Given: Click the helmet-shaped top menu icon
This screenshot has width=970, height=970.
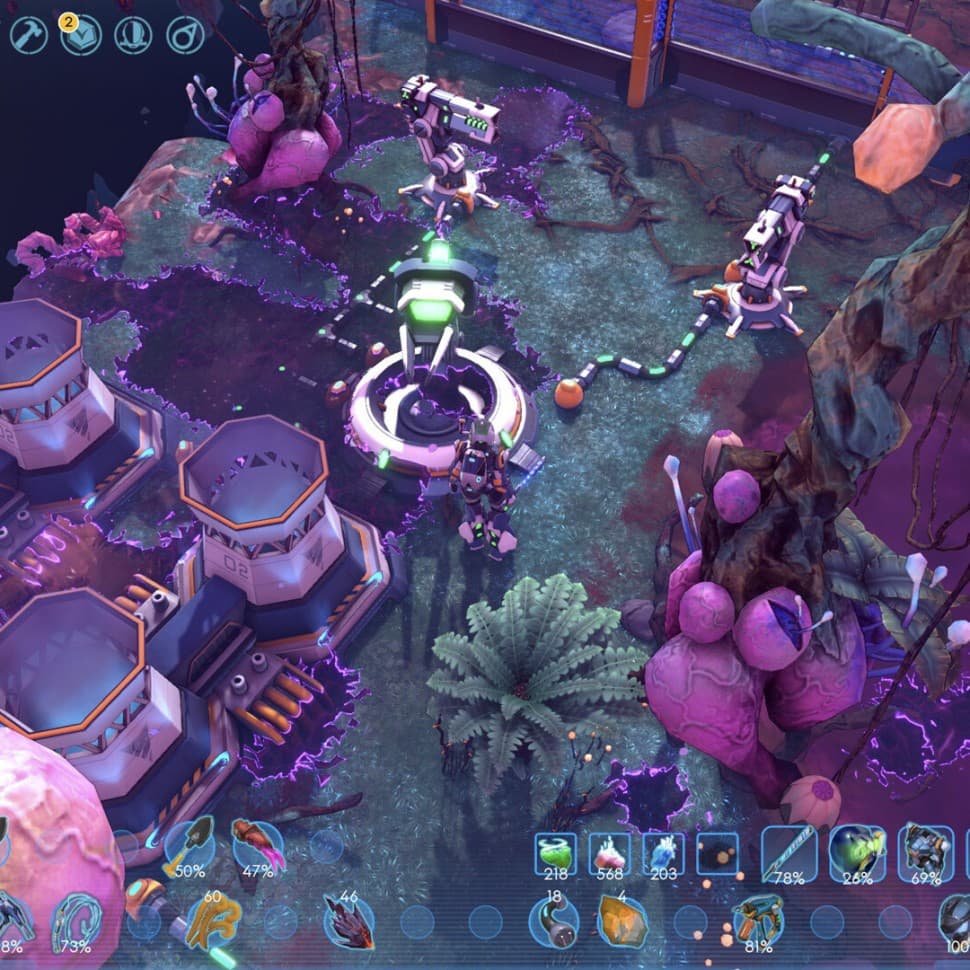Looking at the screenshot, I should click(133, 36).
